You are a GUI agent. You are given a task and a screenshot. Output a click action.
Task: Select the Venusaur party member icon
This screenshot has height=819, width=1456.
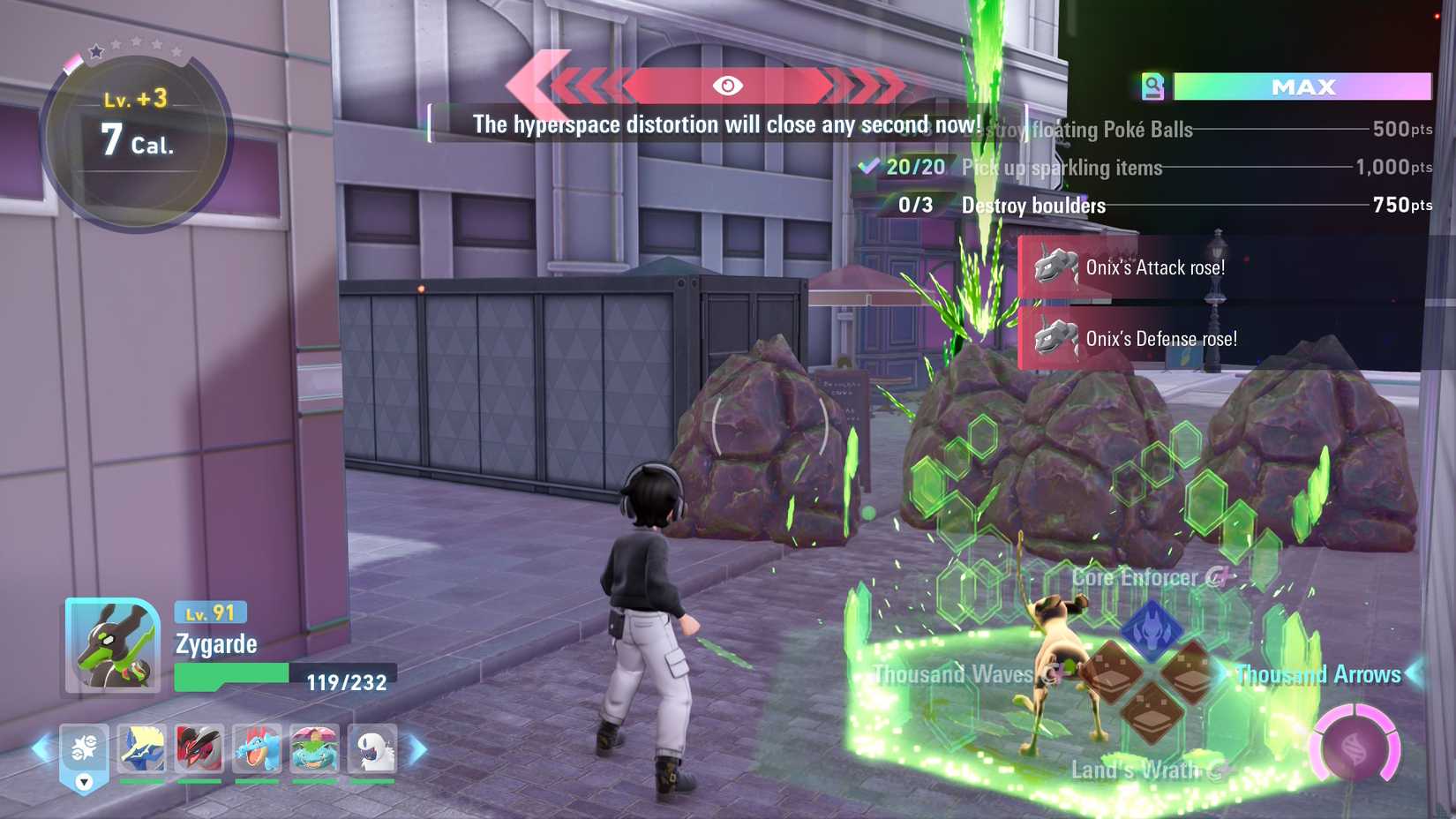click(x=313, y=748)
